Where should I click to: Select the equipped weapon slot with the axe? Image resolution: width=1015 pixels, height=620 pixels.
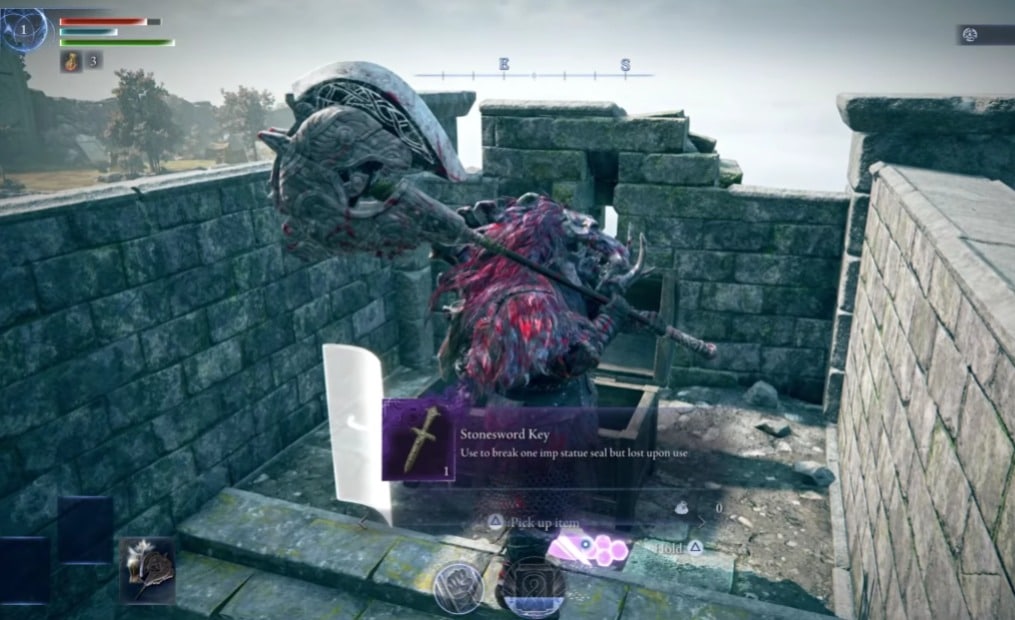(148, 570)
